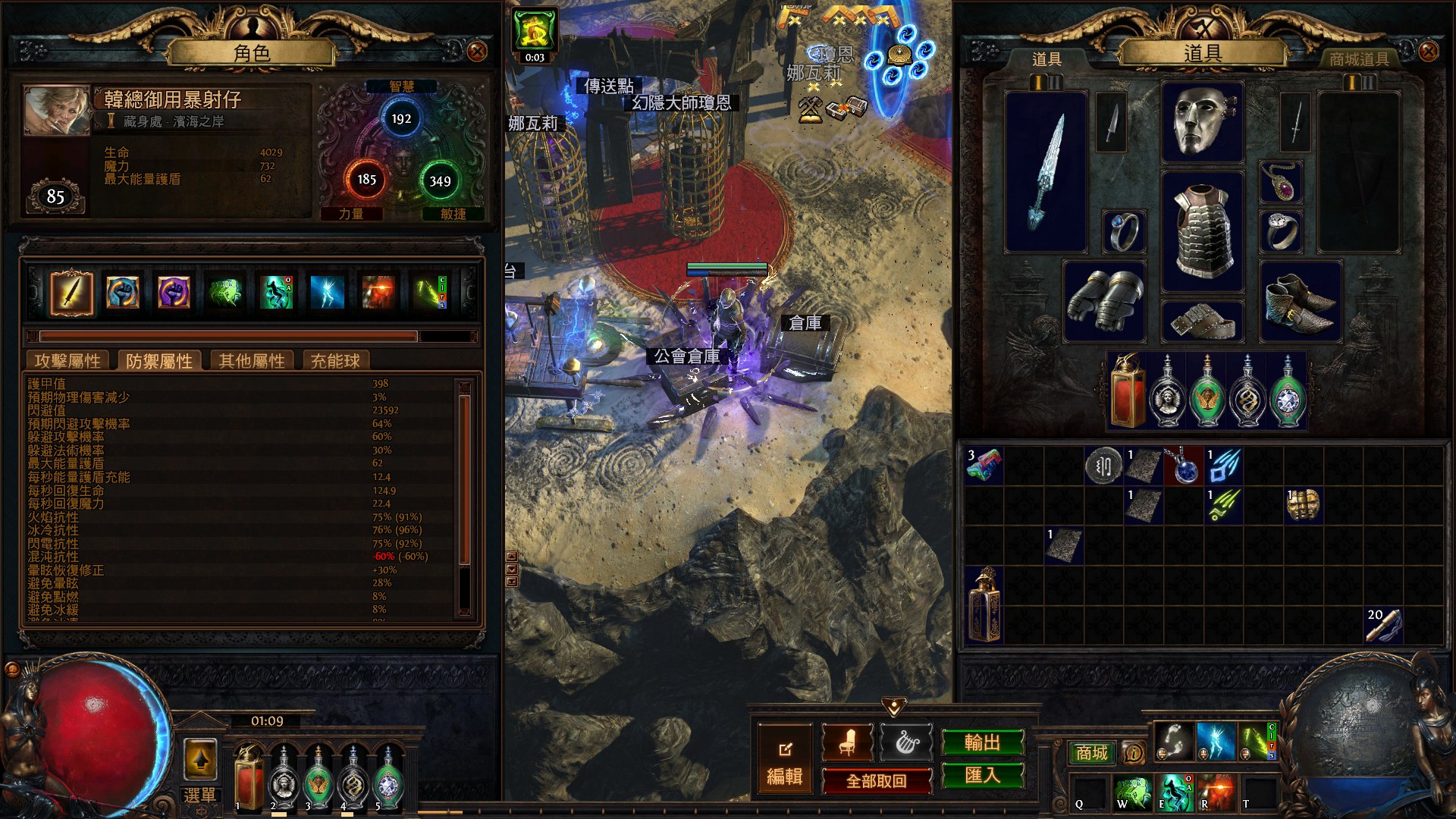Click the equipped body armour slot
The image size is (1456, 819).
[1202, 231]
